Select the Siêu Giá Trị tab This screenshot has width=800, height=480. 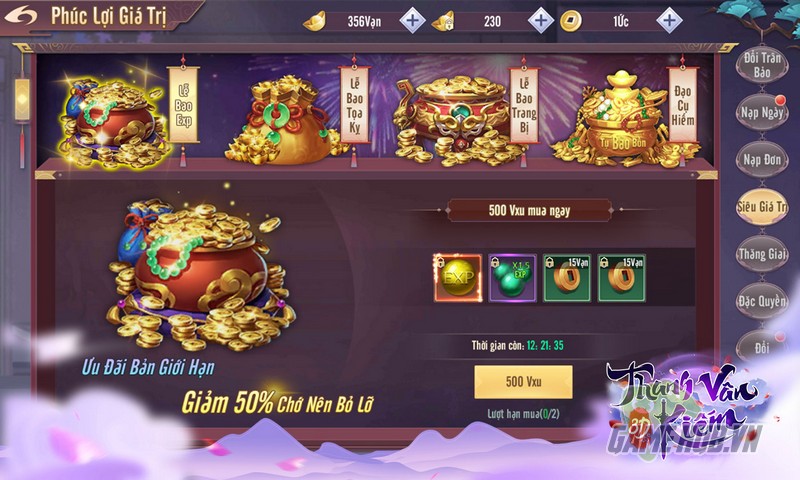pyautogui.click(x=764, y=205)
